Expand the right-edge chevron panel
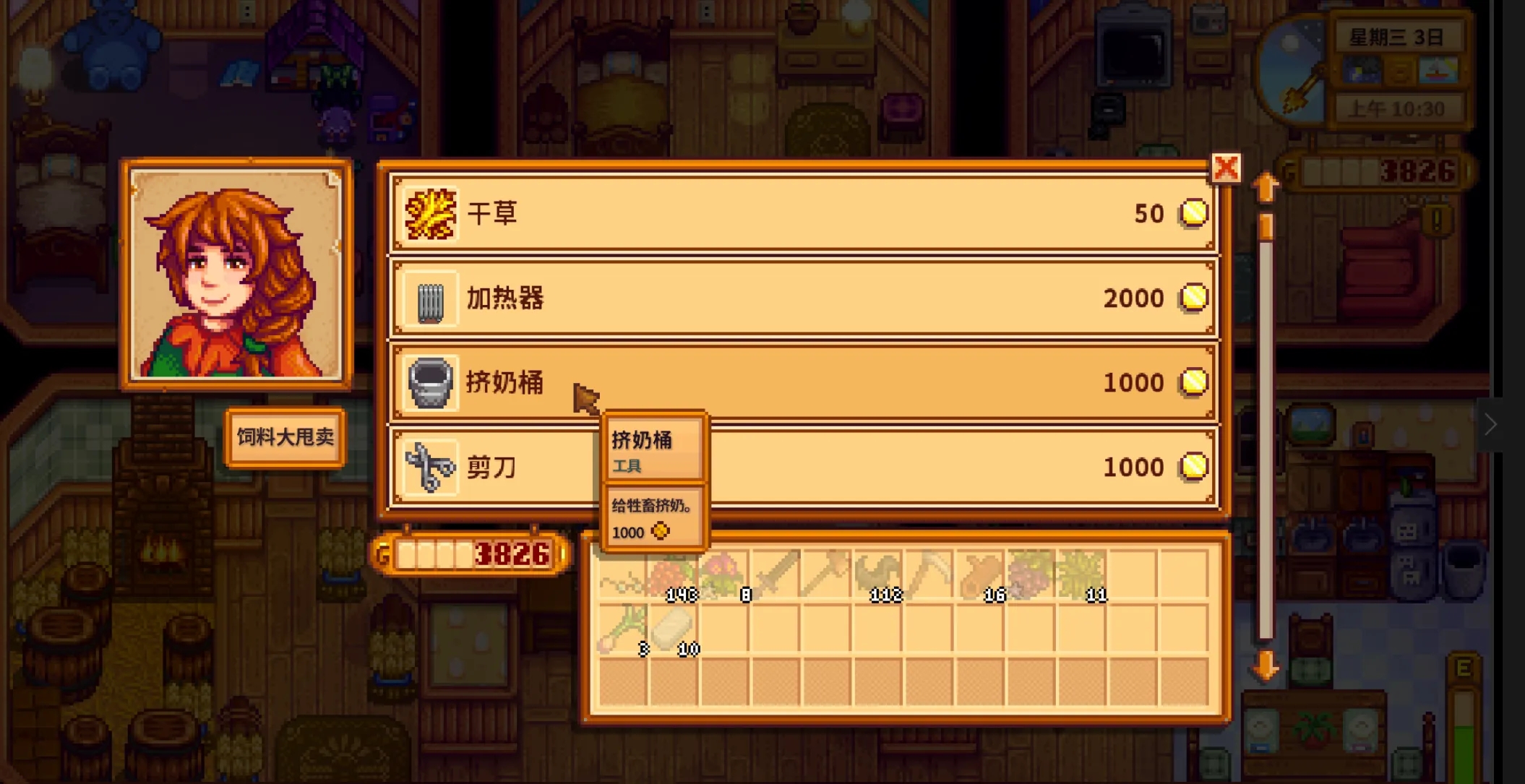The width and height of the screenshot is (1525, 784). coord(1490,425)
